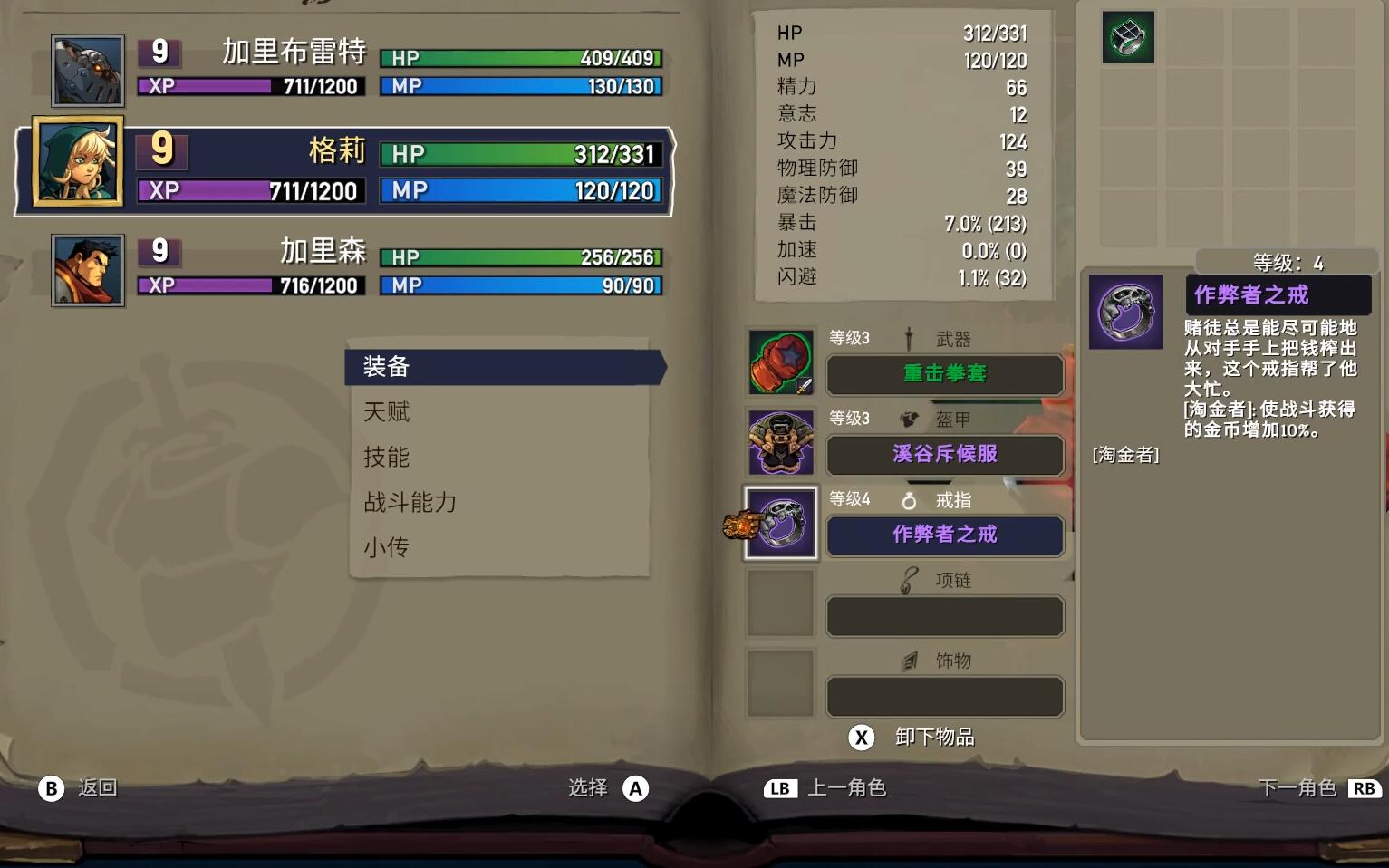Select the 小传 menu entry
This screenshot has width=1389, height=868.
[x=388, y=546]
